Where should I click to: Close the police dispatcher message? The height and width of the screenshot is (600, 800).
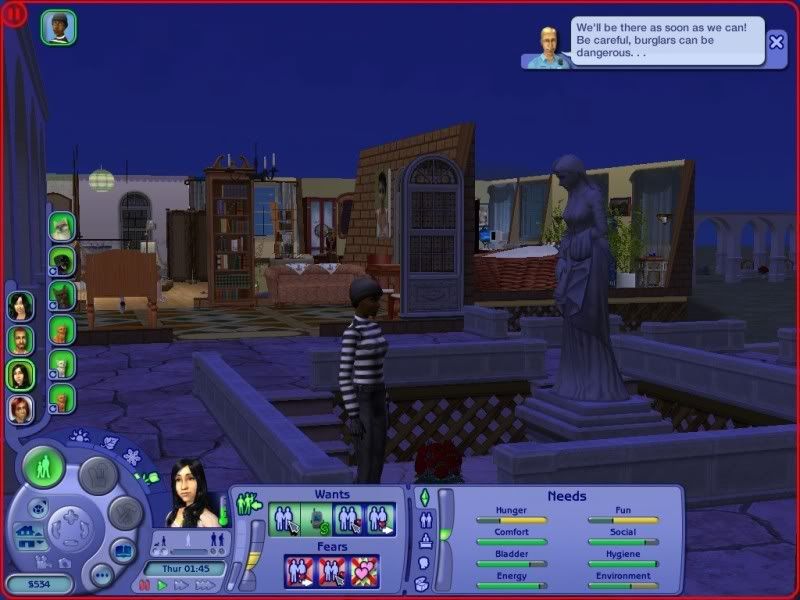click(777, 42)
